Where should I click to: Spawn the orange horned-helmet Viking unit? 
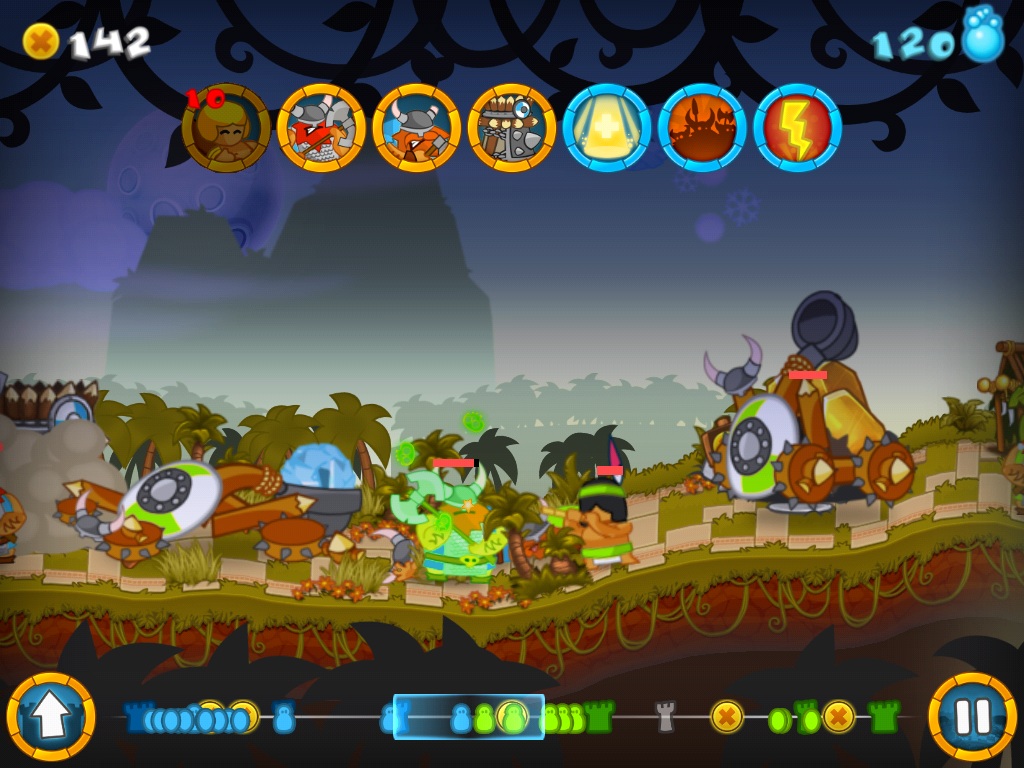[416, 129]
